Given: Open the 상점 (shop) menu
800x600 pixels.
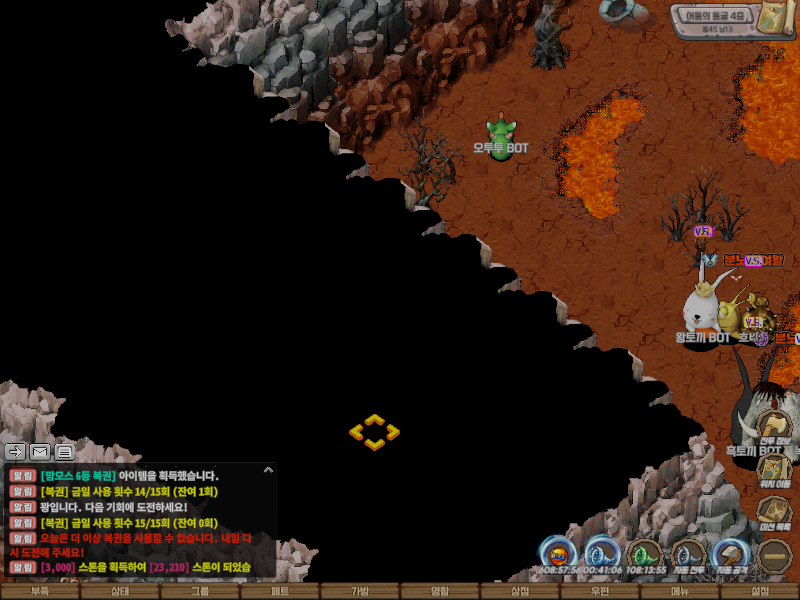Looking at the screenshot, I should pos(520,591).
